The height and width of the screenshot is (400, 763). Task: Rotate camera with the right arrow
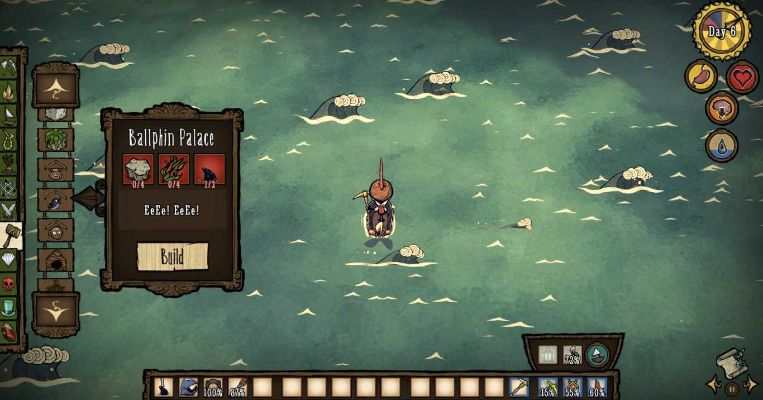751,384
